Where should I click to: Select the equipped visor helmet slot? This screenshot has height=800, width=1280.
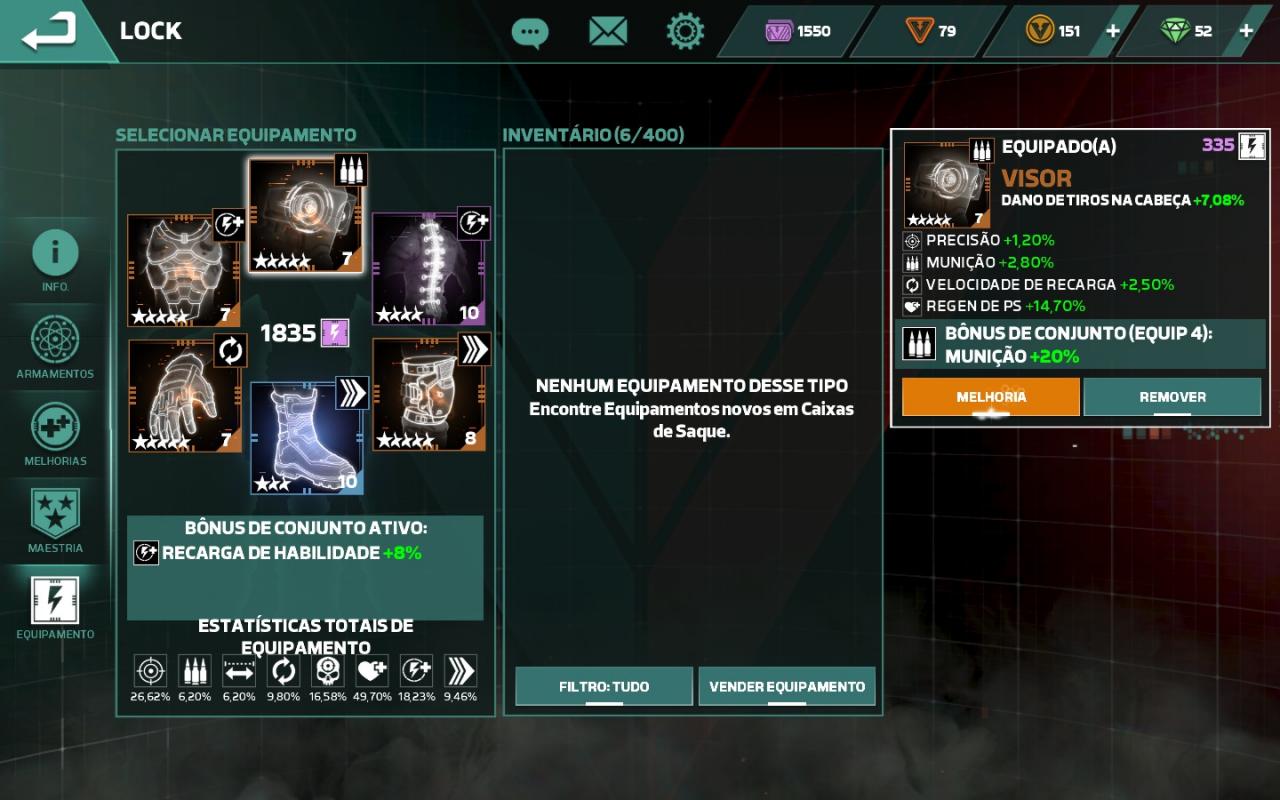click(x=305, y=216)
